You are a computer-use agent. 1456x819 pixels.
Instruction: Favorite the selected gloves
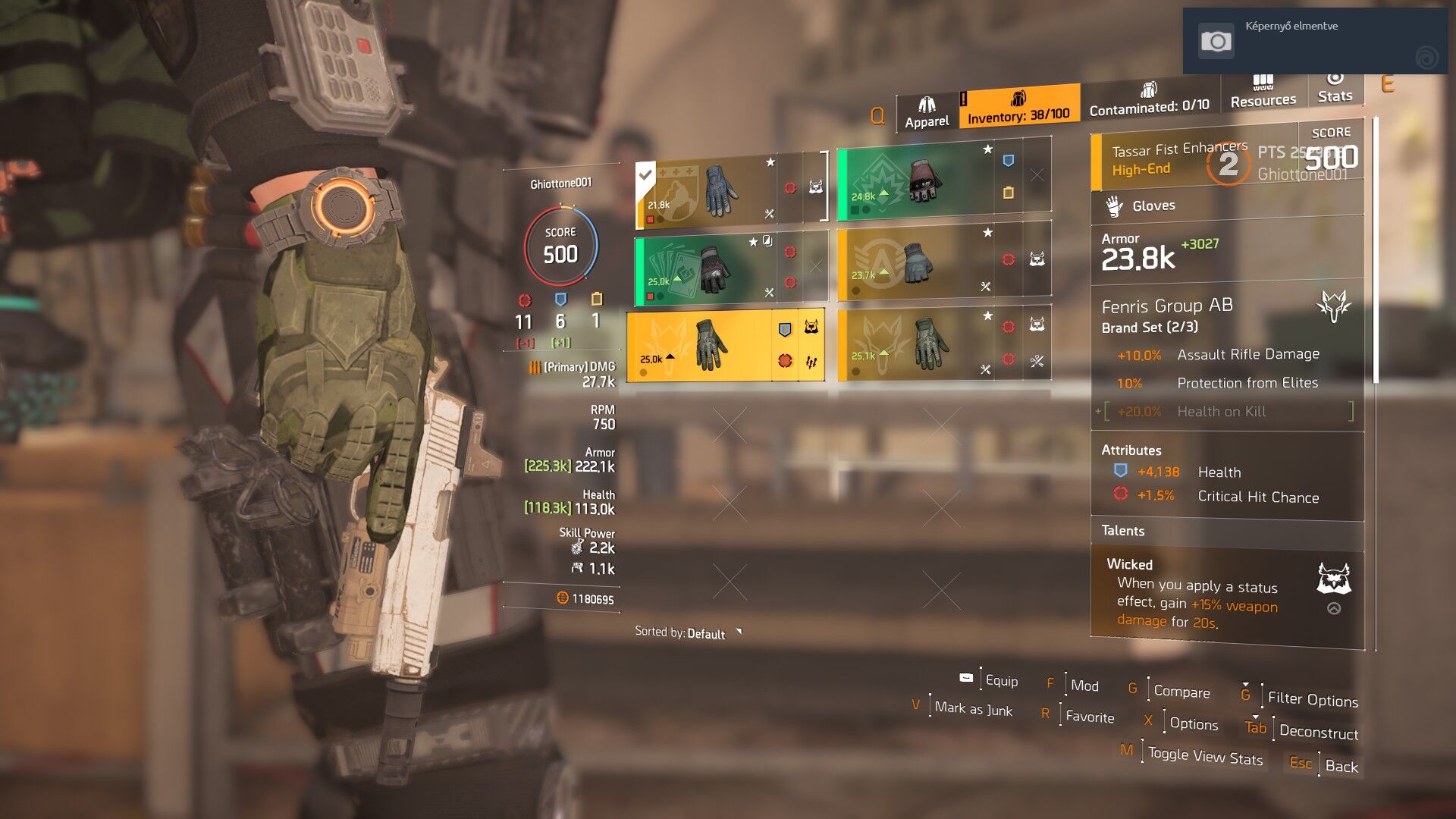pyautogui.click(x=1089, y=717)
